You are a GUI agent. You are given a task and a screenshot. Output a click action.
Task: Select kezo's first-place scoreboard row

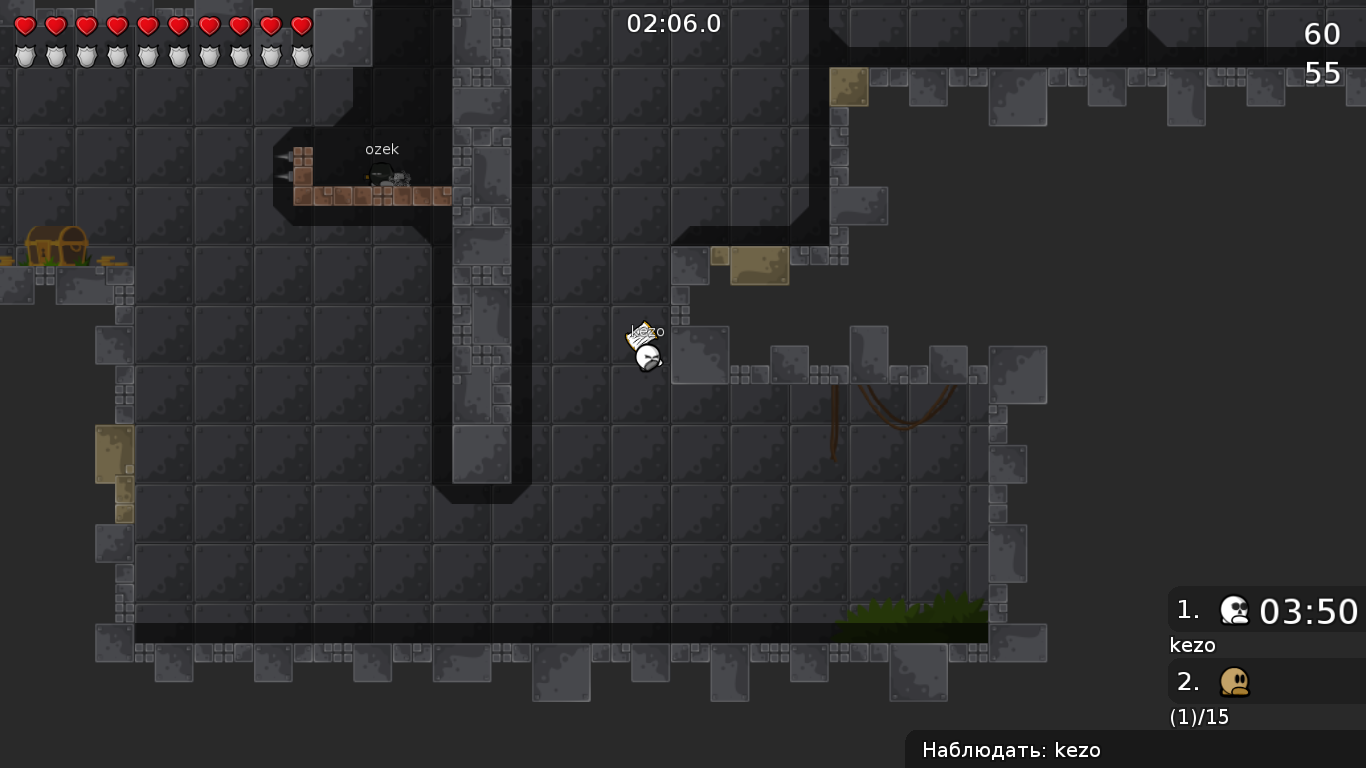click(1266, 610)
